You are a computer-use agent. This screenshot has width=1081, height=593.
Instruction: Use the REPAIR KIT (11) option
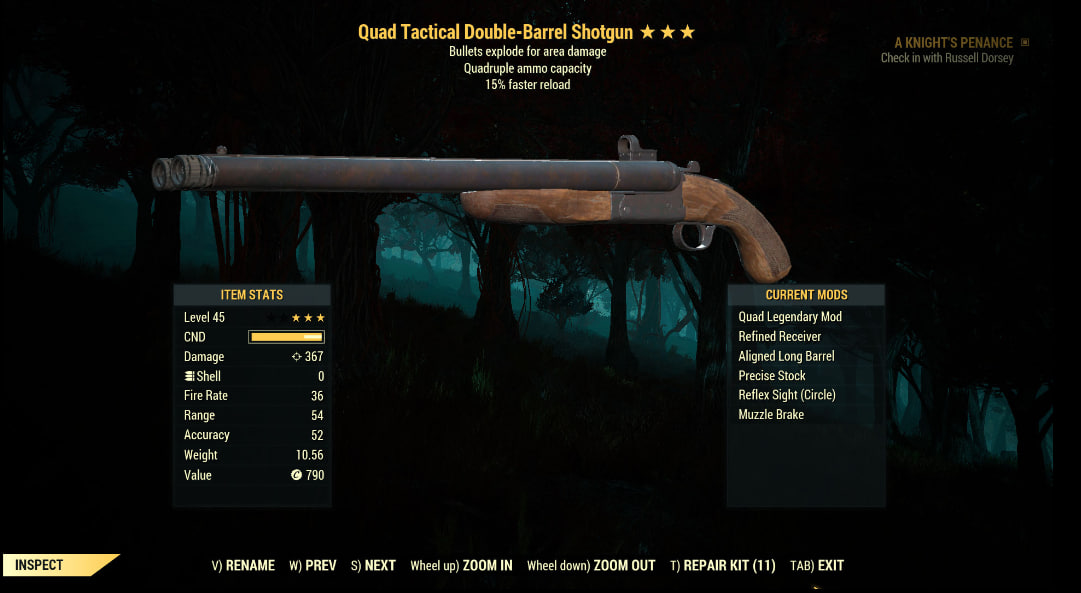tap(723, 565)
